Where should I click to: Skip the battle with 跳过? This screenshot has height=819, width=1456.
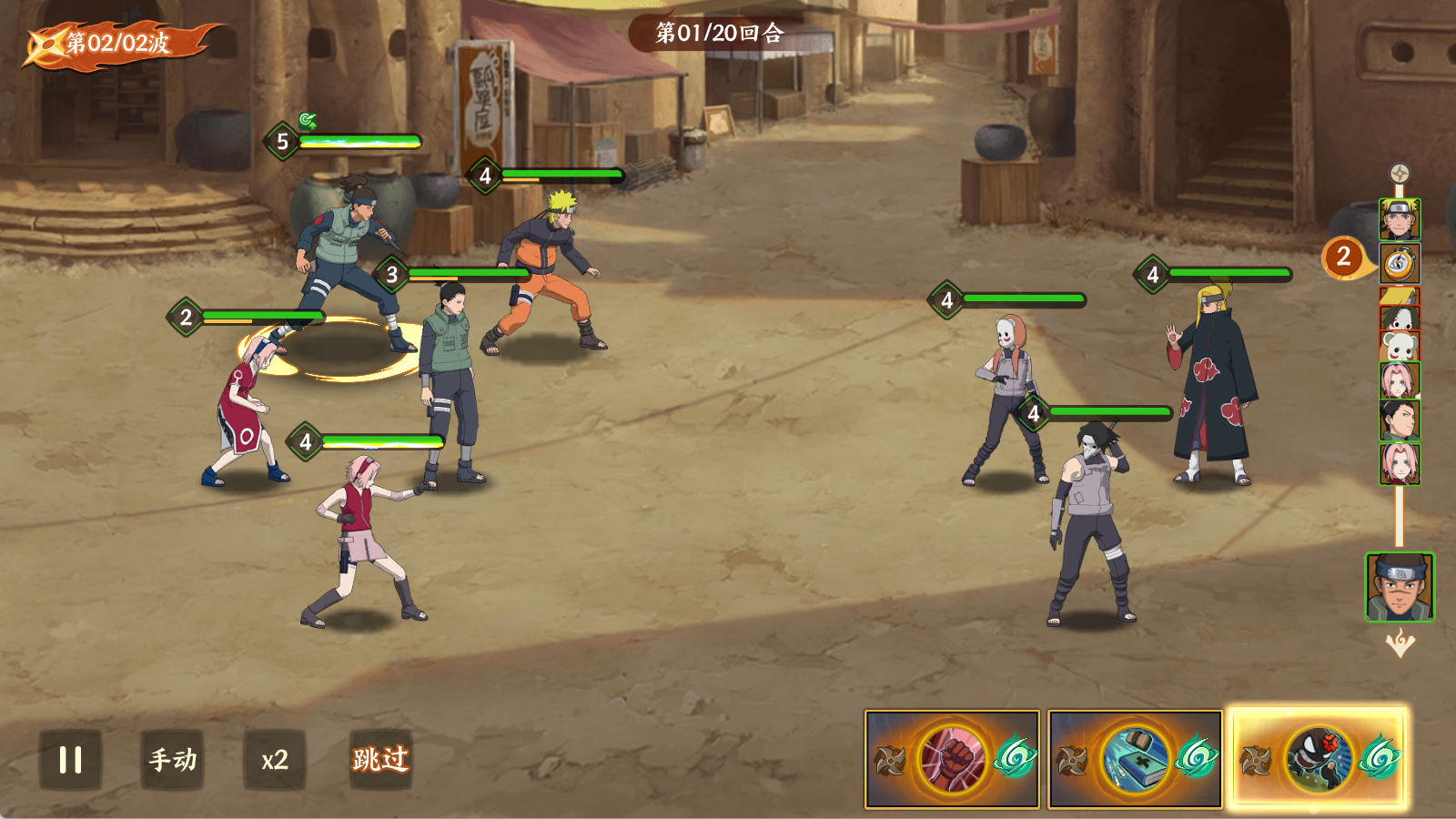coord(380,760)
